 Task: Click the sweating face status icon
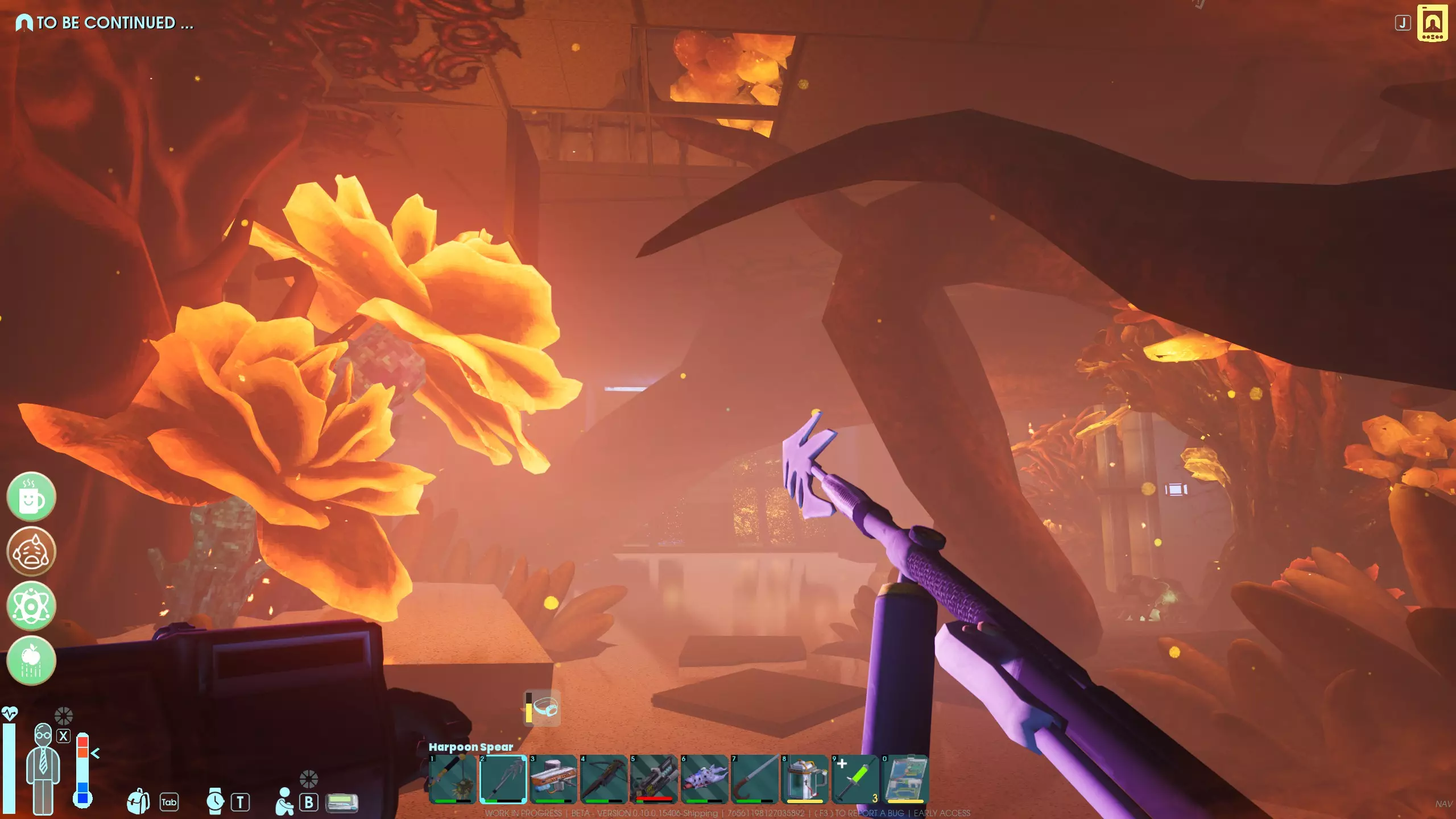point(31,551)
